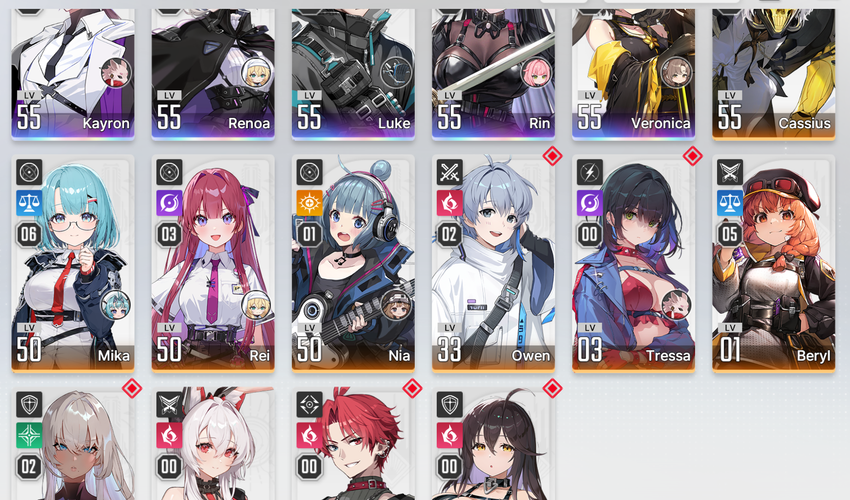Choose Rei's character card
This screenshot has height=500, width=850.
point(212,263)
